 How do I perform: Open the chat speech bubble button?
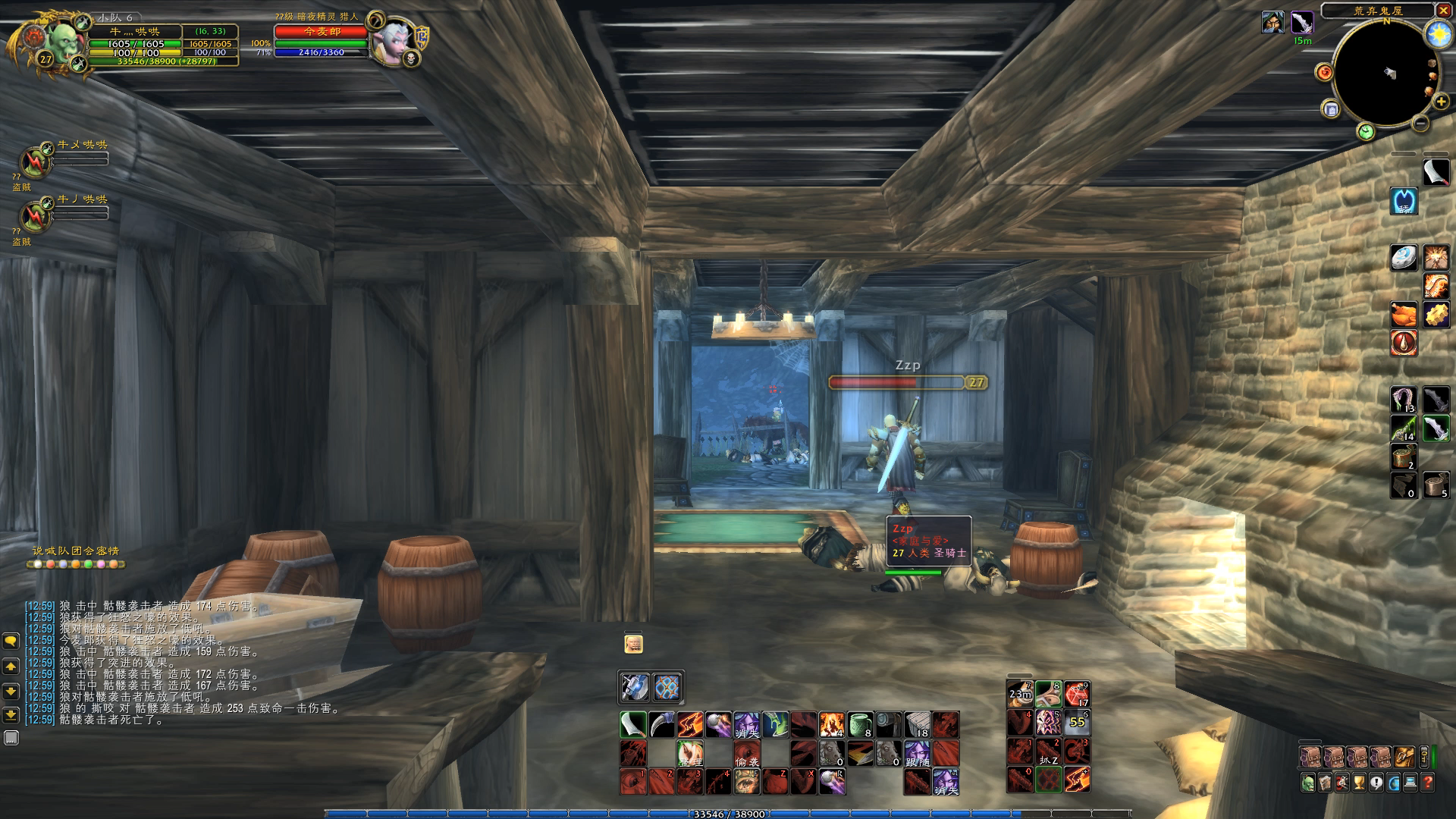click(11, 642)
